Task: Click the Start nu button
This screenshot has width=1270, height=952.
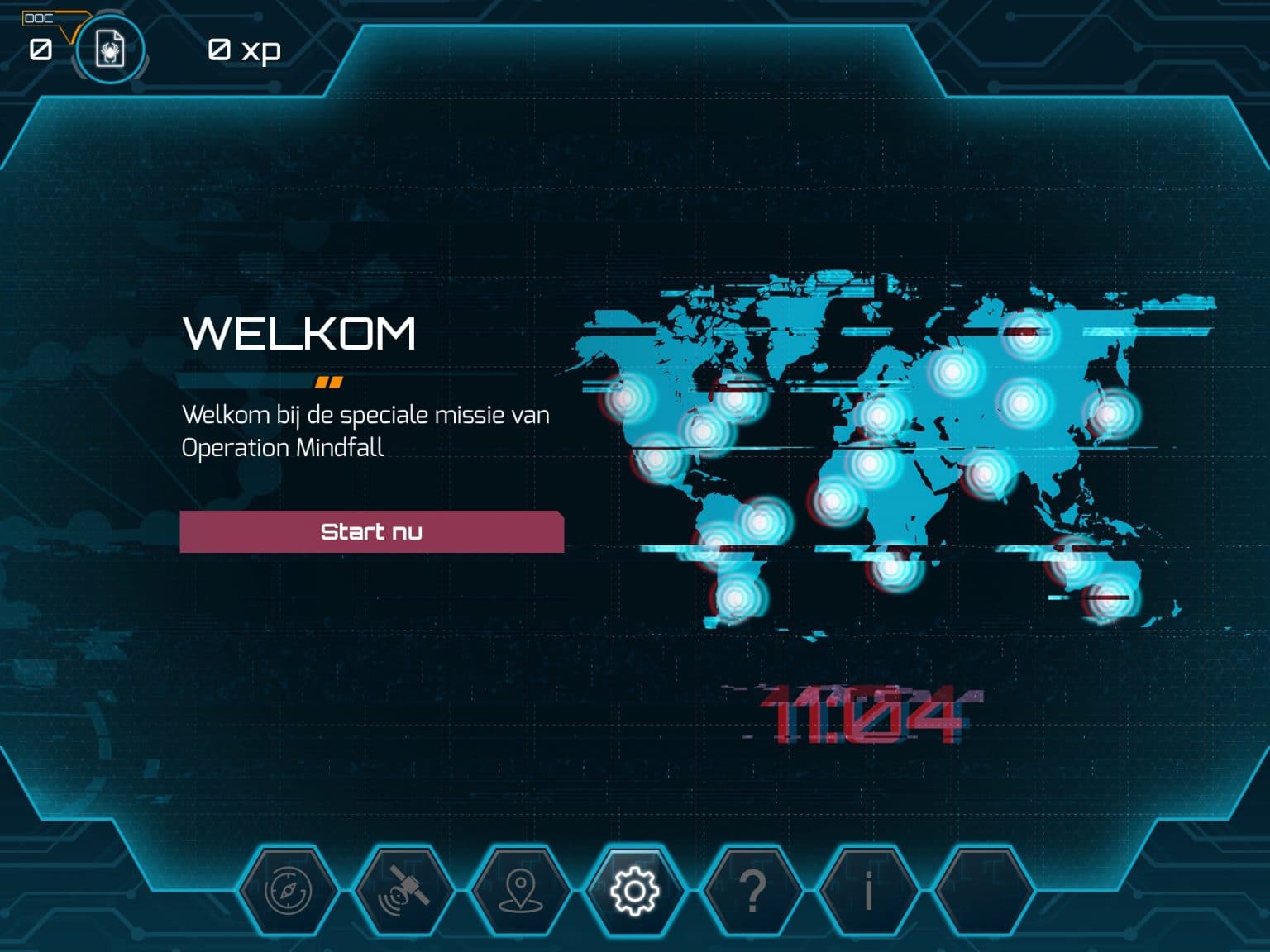Action: click(x=371, y=531)
